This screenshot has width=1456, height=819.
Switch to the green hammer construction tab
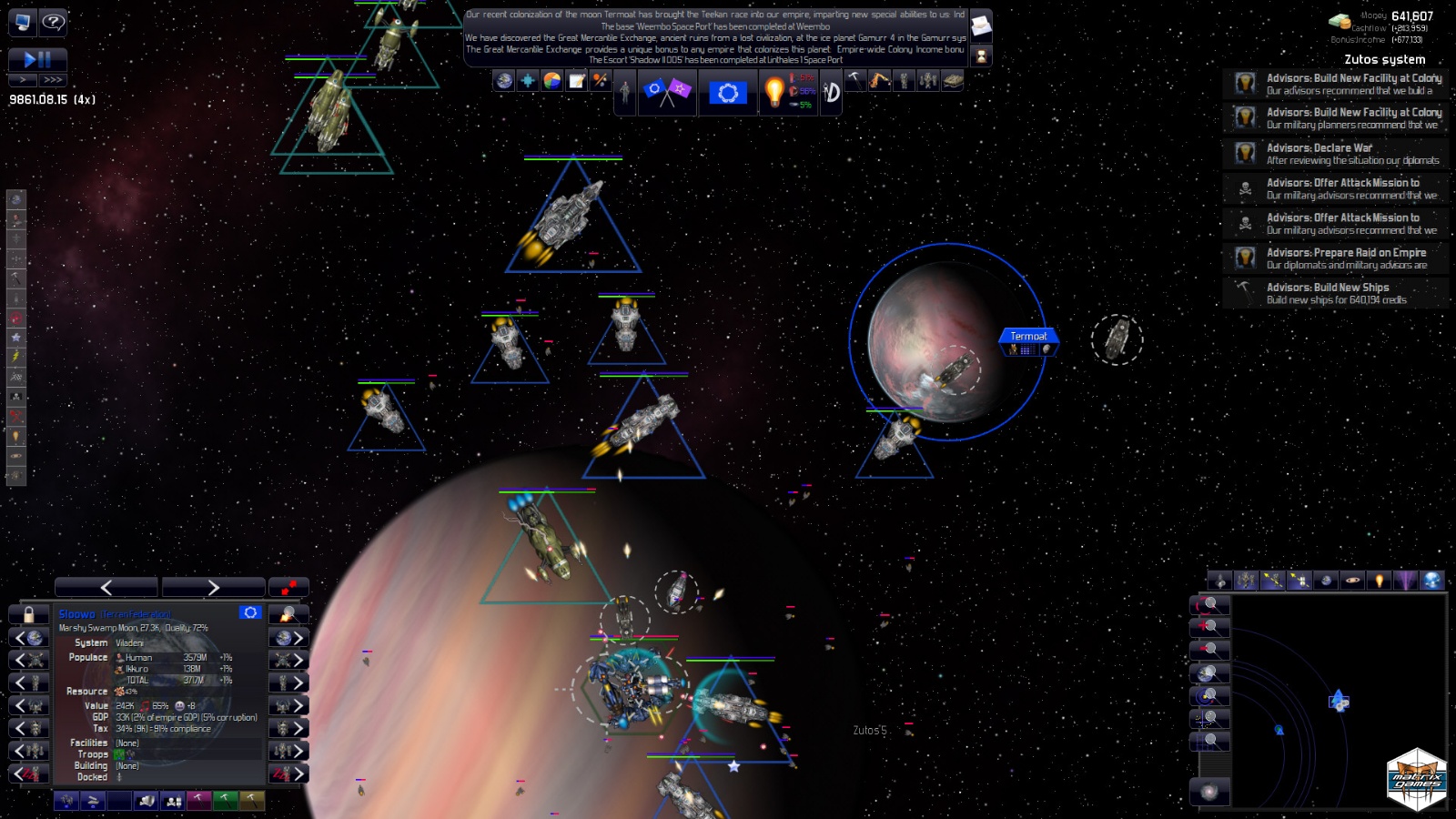point(227,802)
